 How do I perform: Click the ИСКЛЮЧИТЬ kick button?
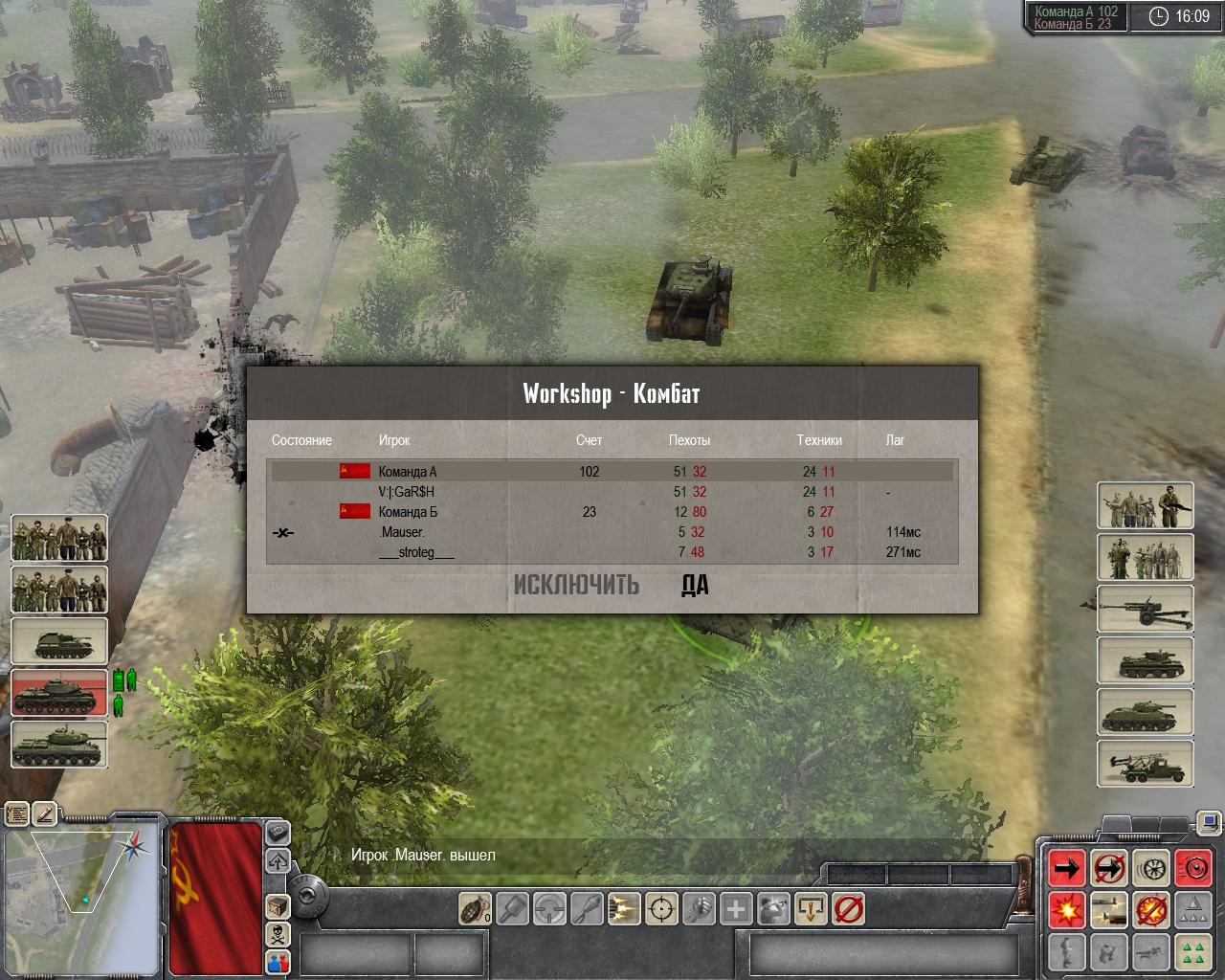(576, 585)
